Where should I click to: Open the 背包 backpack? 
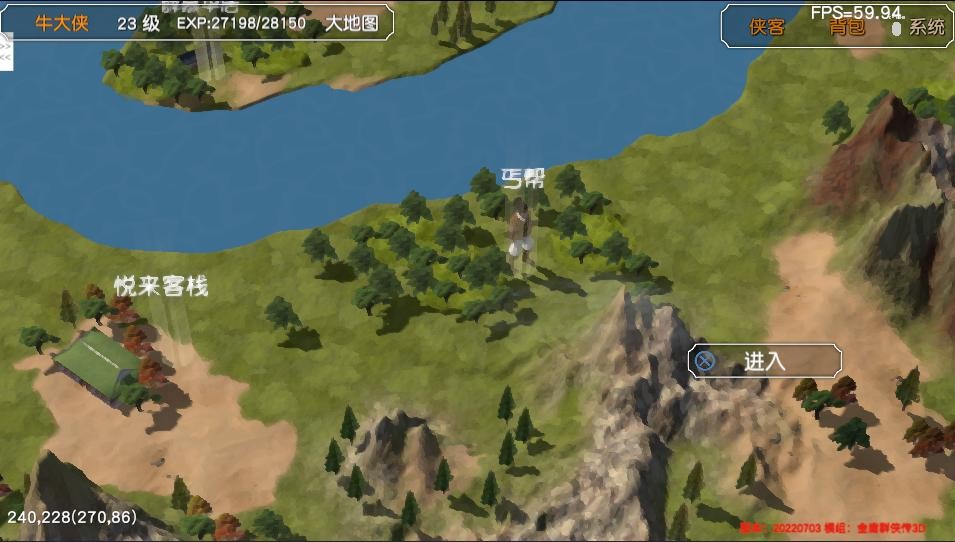[x=846, y=27]
